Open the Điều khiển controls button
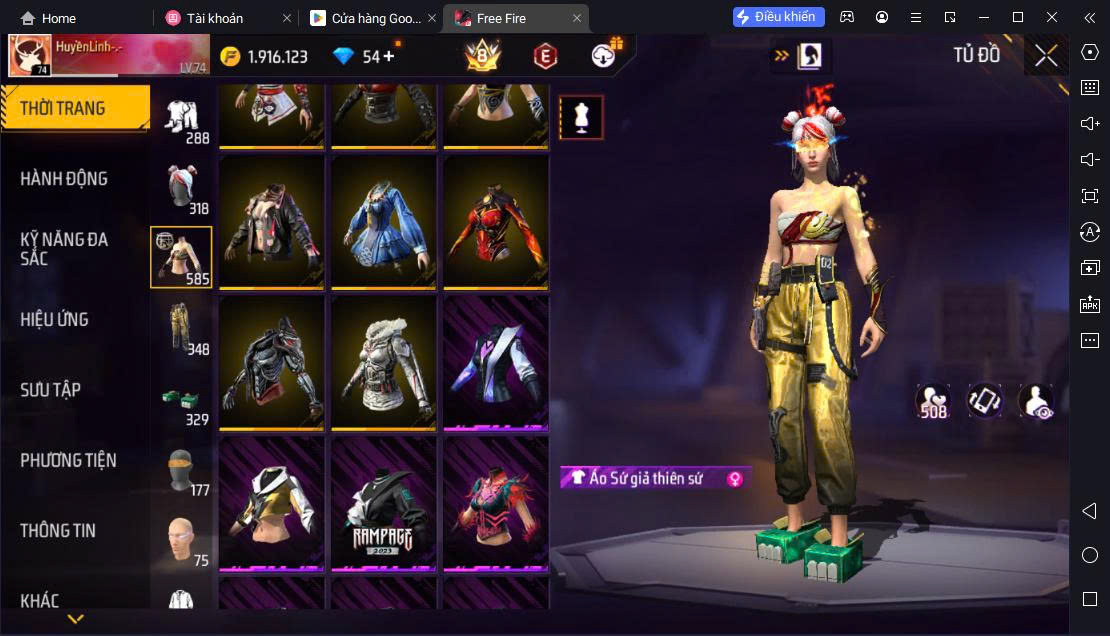 point(778,17)
